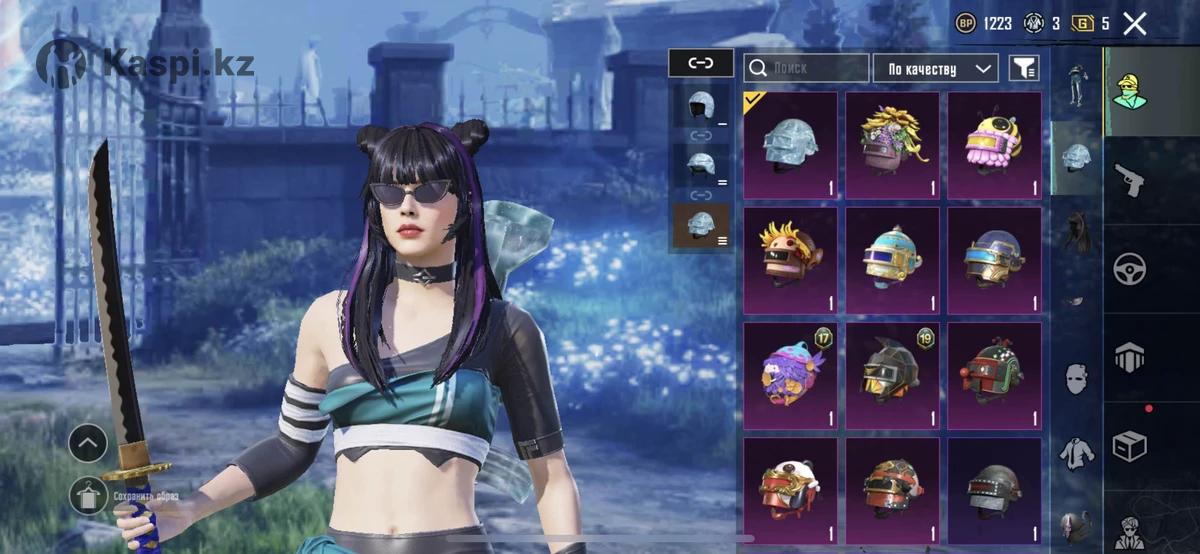1200x554 pixels.
Task: Open the vehicles steering wheel category
Action: click(1130, 268)
